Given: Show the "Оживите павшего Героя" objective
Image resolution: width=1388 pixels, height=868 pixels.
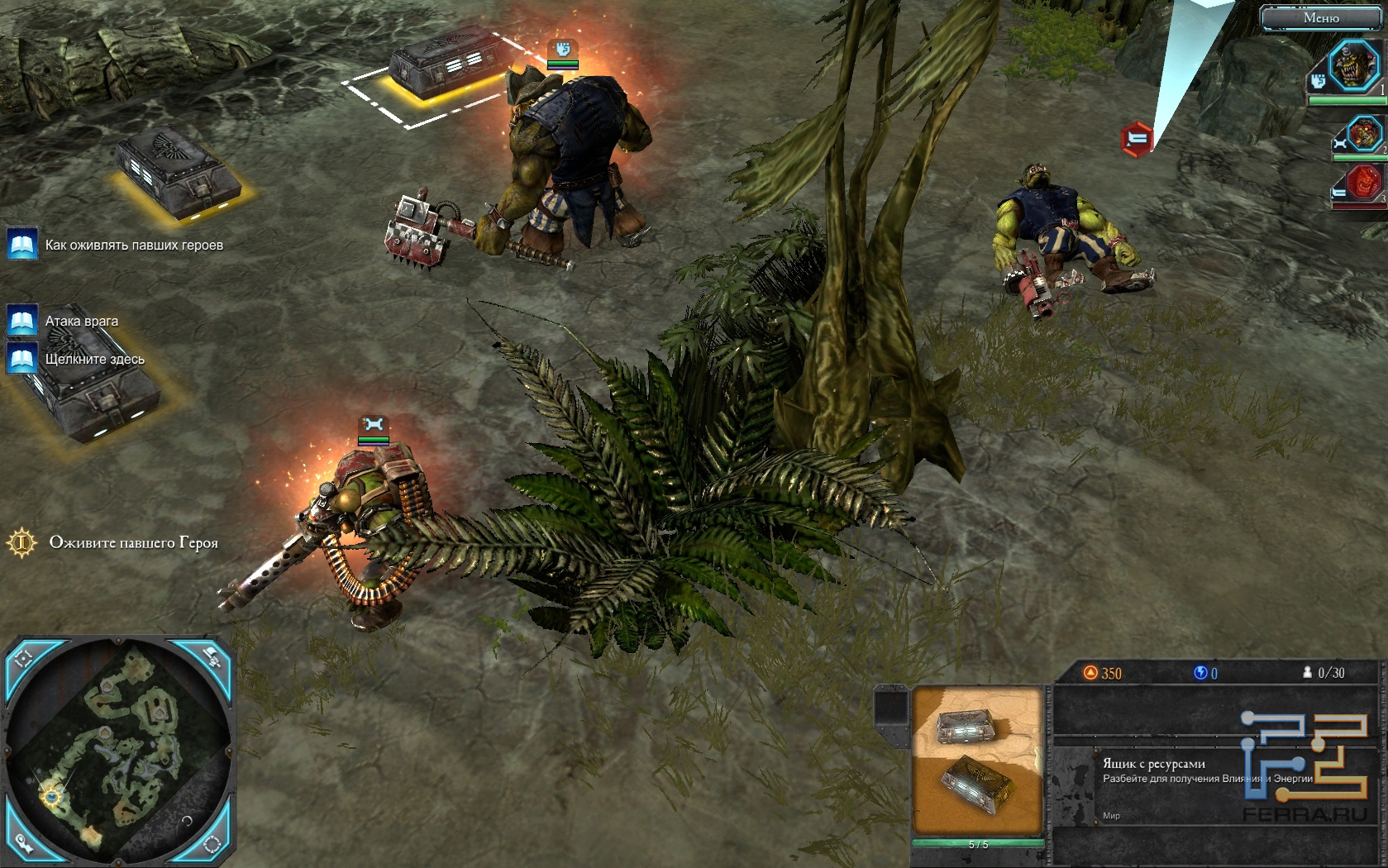Looking at the screenshot, I should point(22,543).
